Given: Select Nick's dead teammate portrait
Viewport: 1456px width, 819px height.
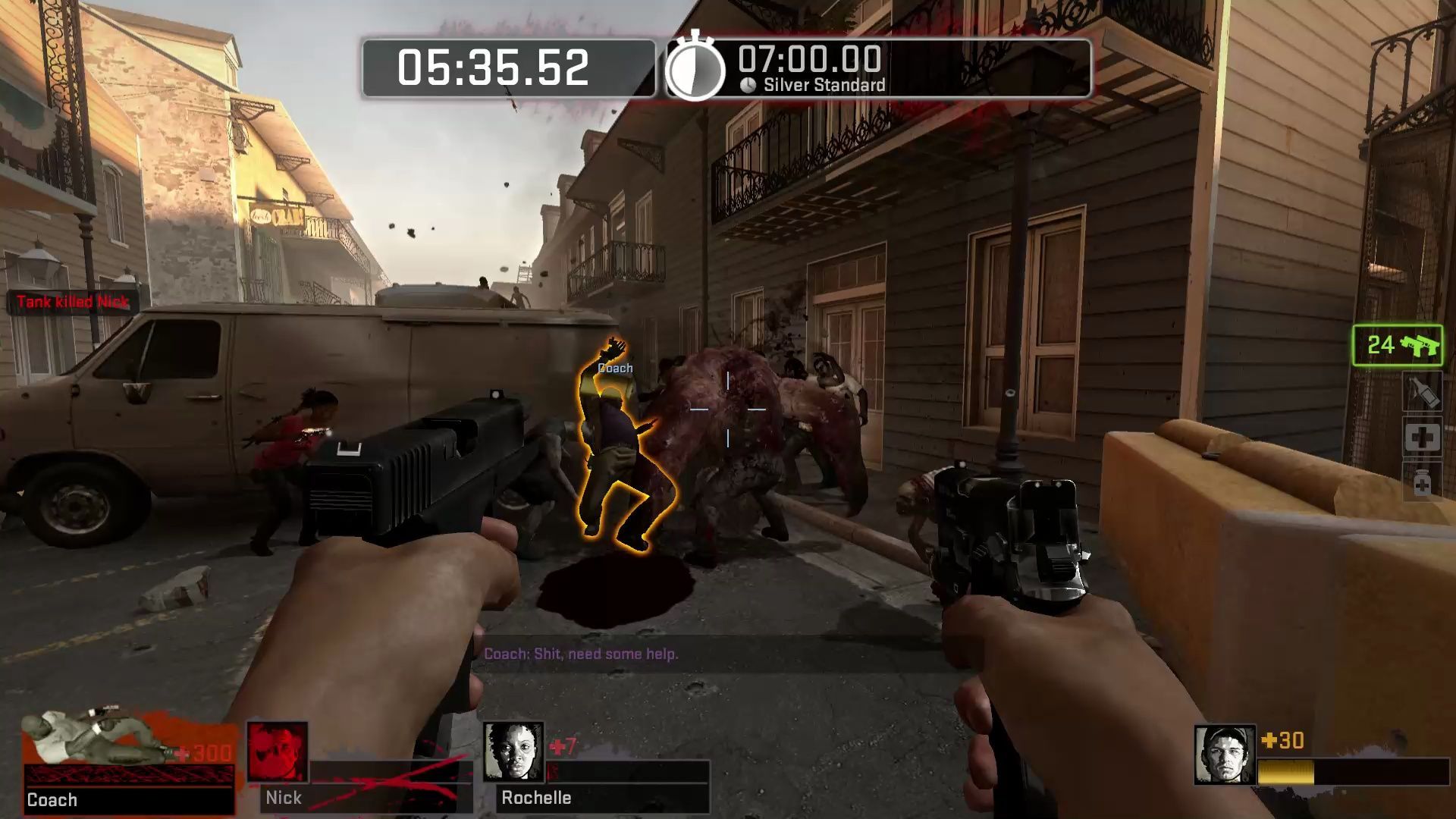Looking at the screenshot, I should click(x=278, y=752).
